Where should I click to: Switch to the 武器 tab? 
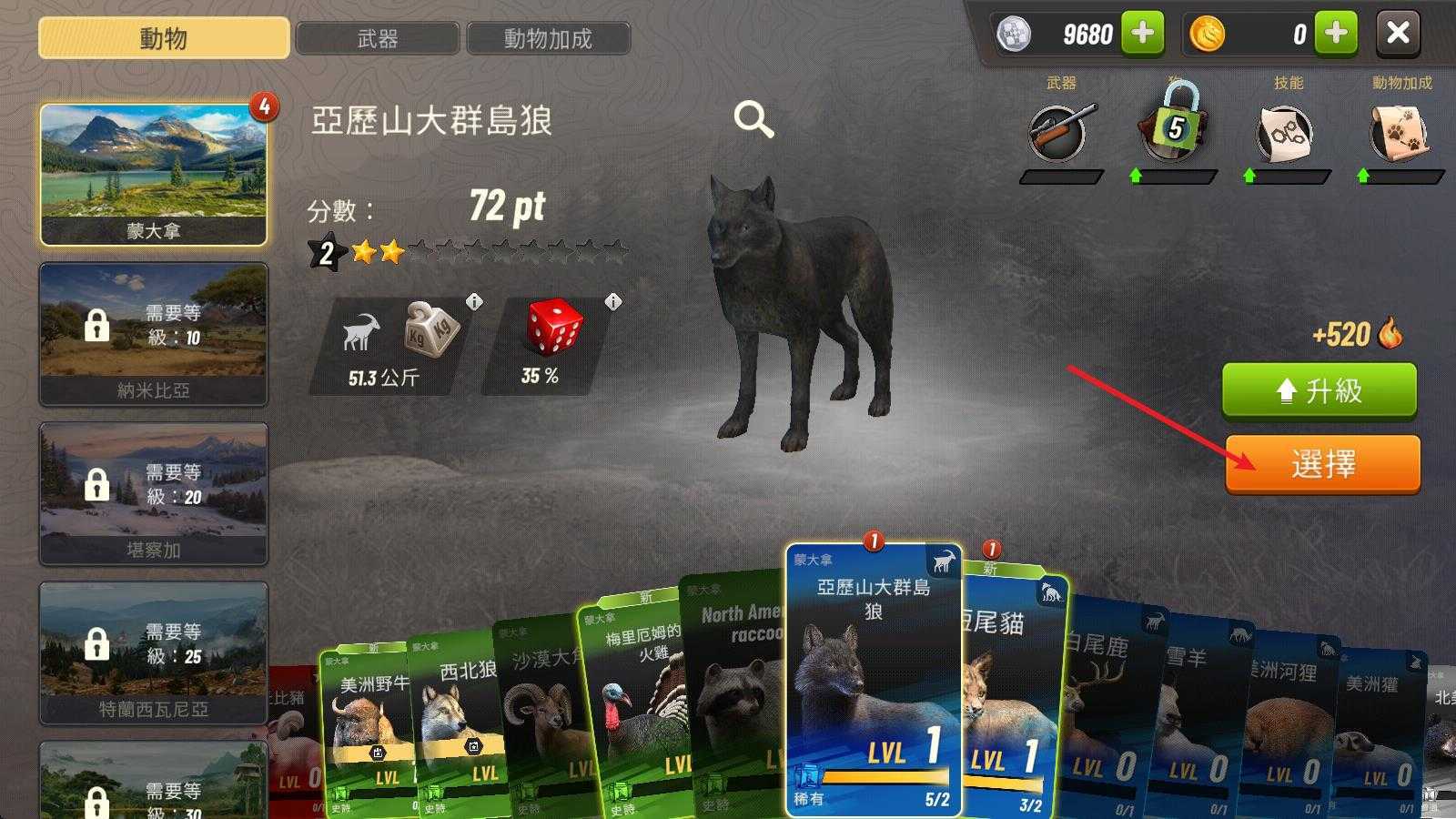(379, 37)
